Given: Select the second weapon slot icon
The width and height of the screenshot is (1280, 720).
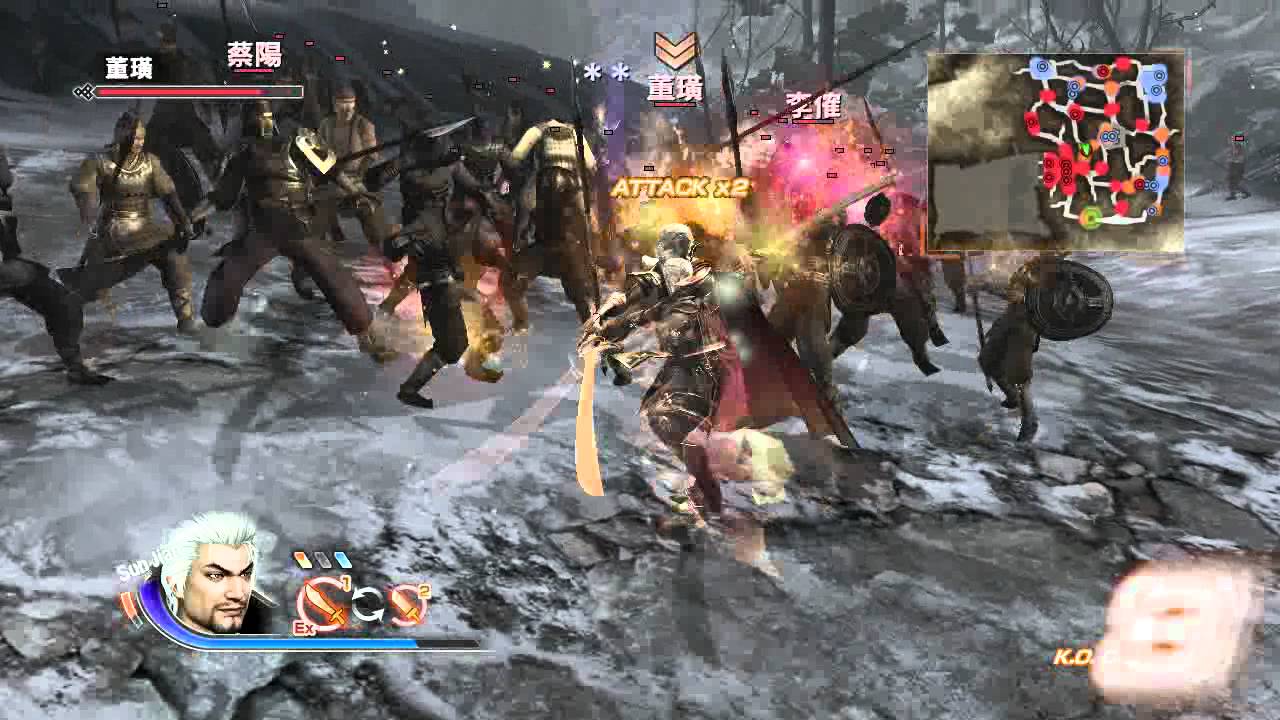Looking at the screenshot, I should coord(408,605).
